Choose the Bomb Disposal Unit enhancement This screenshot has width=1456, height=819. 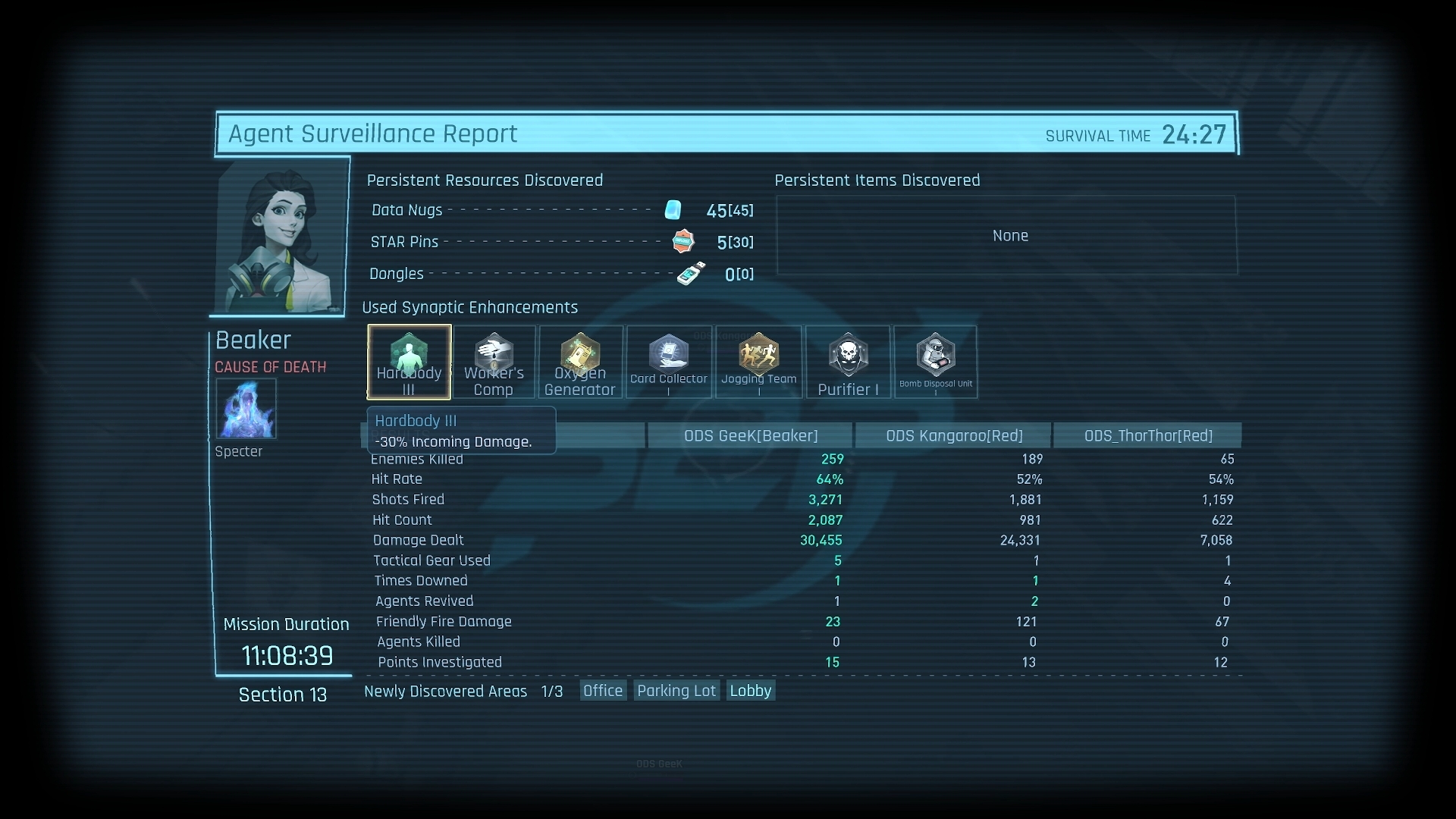[935, 362]
